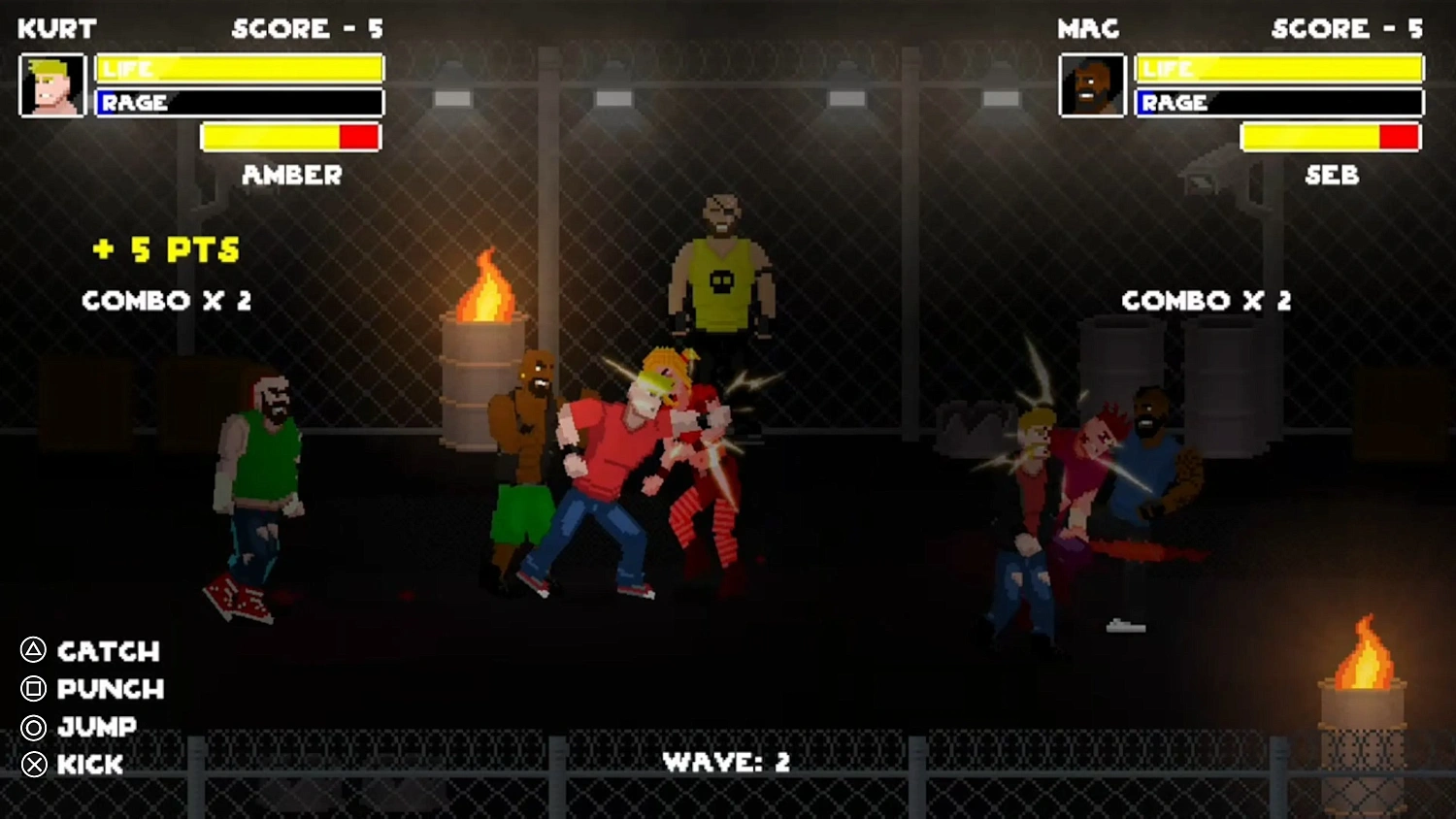Select the square Punch button icon
Viewport: 1456px width, 819px height.
tap(32, 690)
